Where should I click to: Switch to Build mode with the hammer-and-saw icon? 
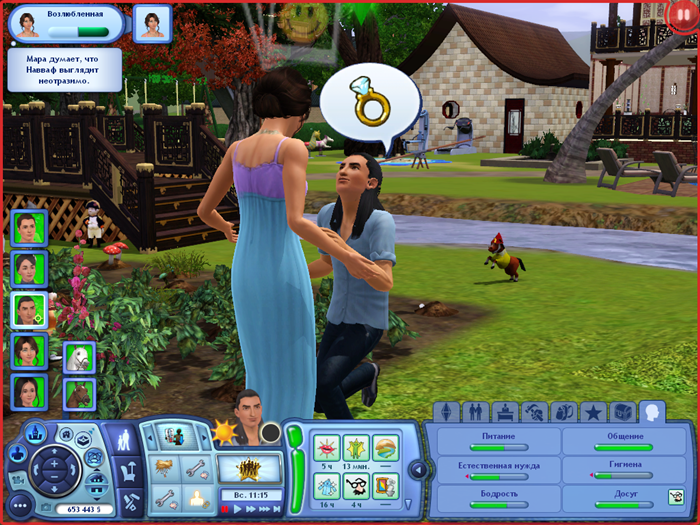[x=129, y=498]
